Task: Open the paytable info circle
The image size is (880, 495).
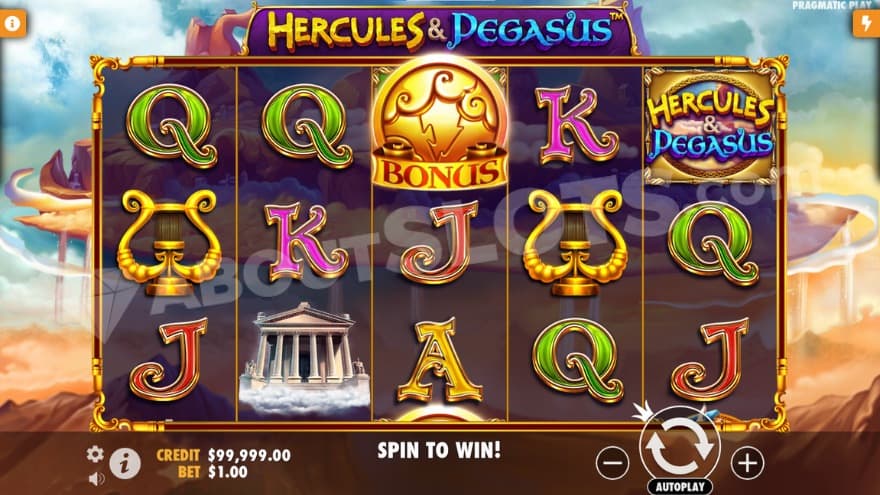Action: pos(124,463)
